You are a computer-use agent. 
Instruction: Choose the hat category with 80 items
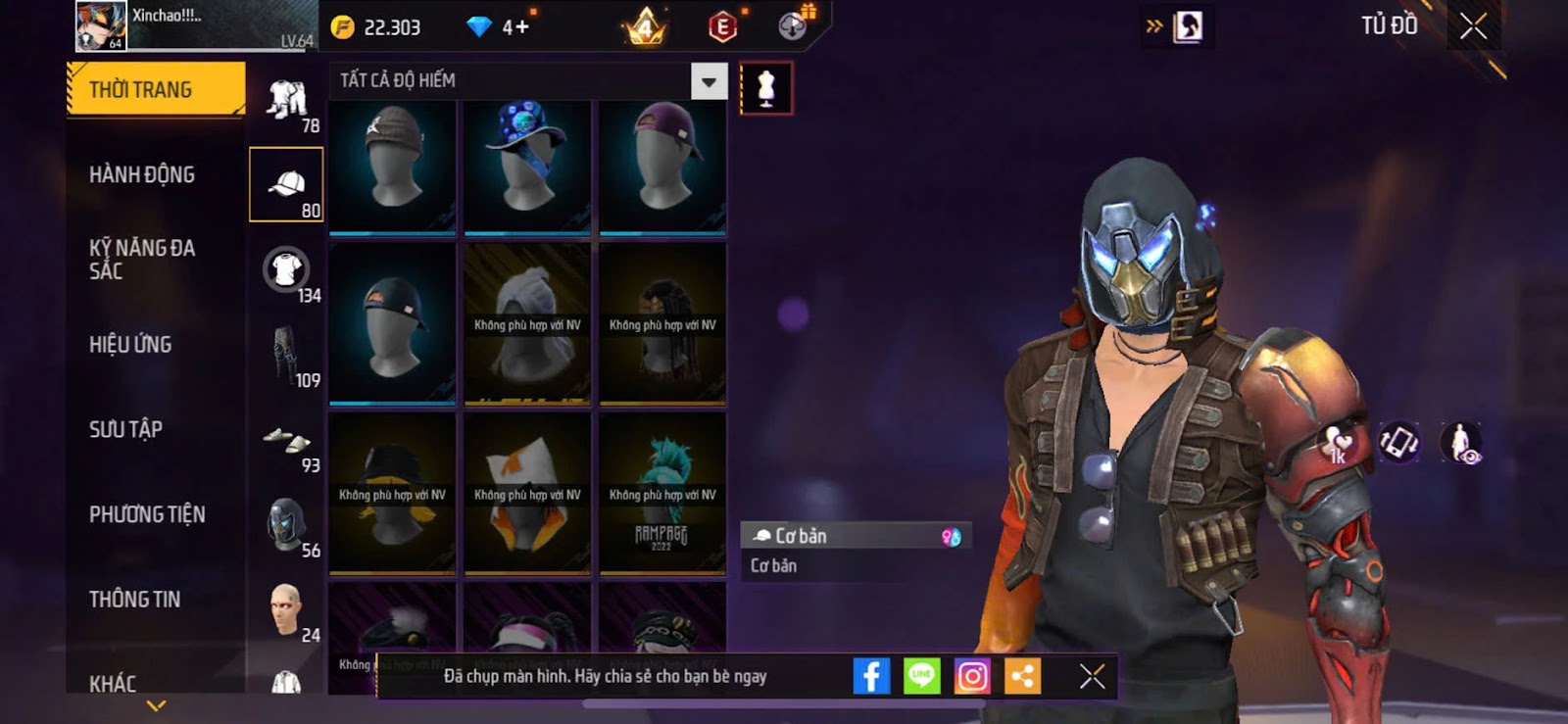[286, 185]
